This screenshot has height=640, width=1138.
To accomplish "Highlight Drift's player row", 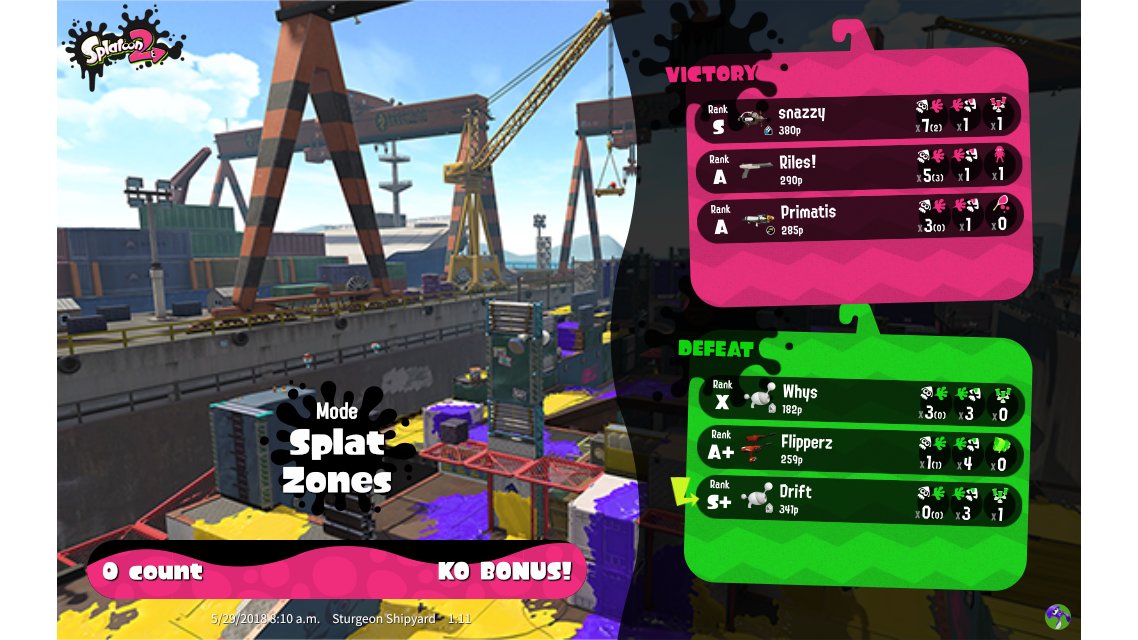I will [858, 500].
